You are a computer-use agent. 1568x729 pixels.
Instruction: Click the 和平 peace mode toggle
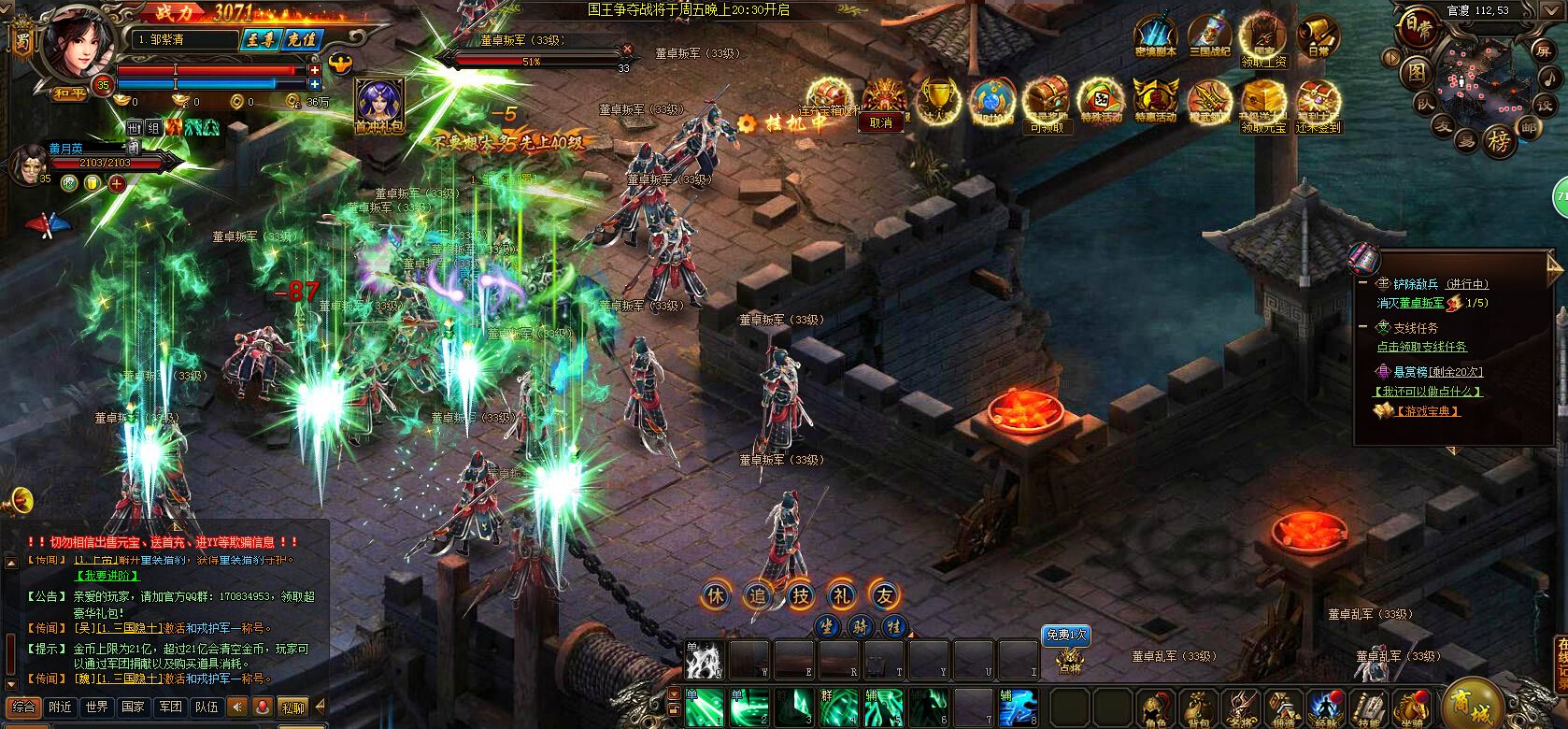pyautogui.click(x=70, y=93)
